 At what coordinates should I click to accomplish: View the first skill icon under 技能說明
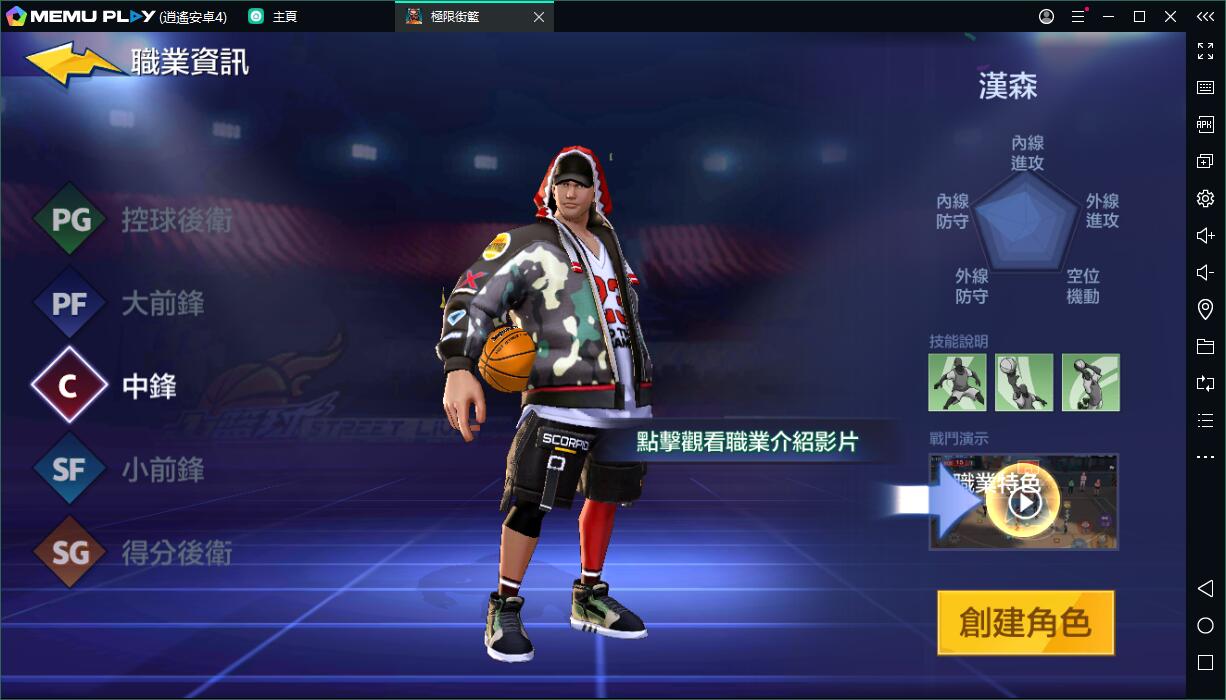click(x=957, y=382)
